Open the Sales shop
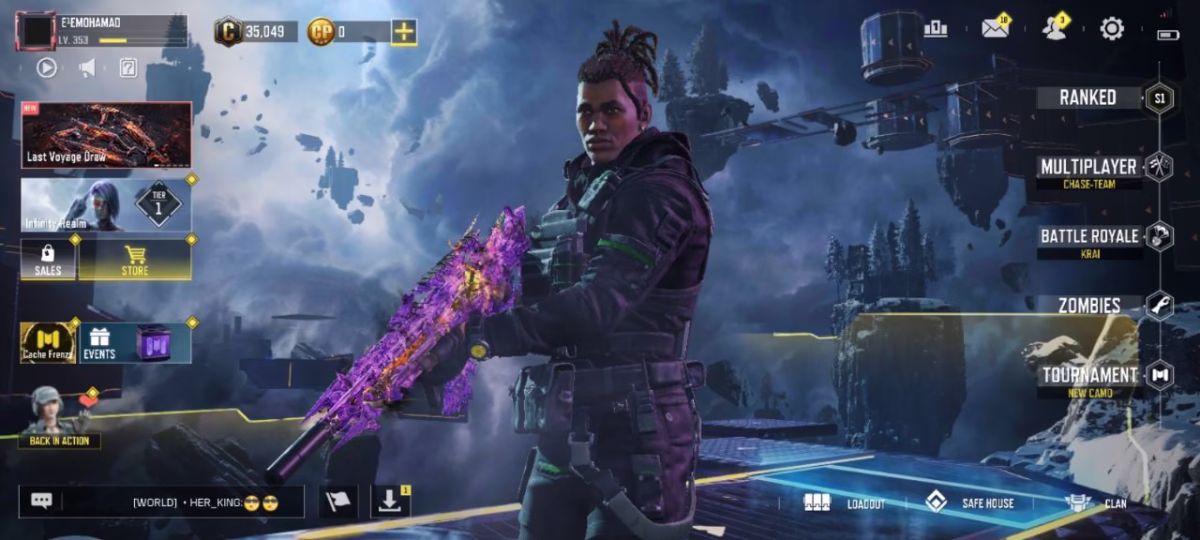Image resolution: width=1200 pixels, height=540 pixels. pos(48,259)
